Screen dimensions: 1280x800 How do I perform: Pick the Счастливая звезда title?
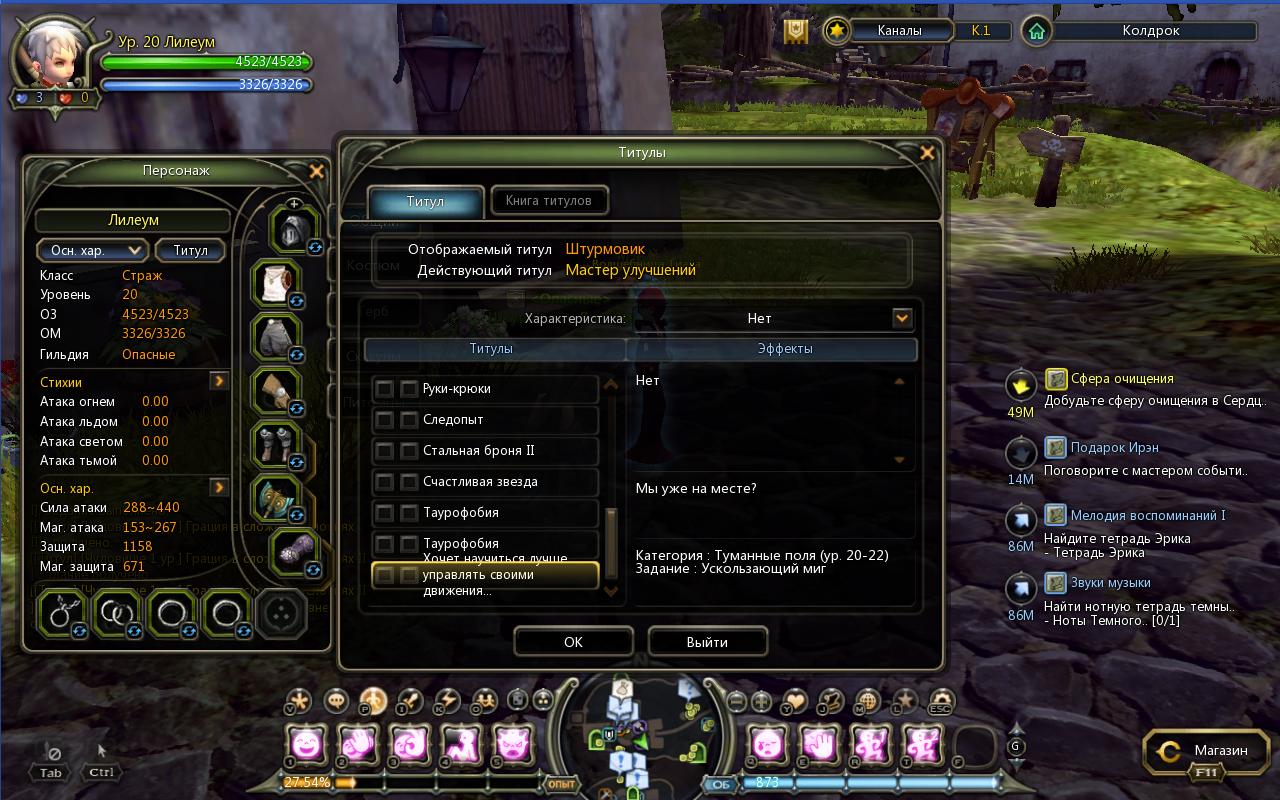click(485, 482)
